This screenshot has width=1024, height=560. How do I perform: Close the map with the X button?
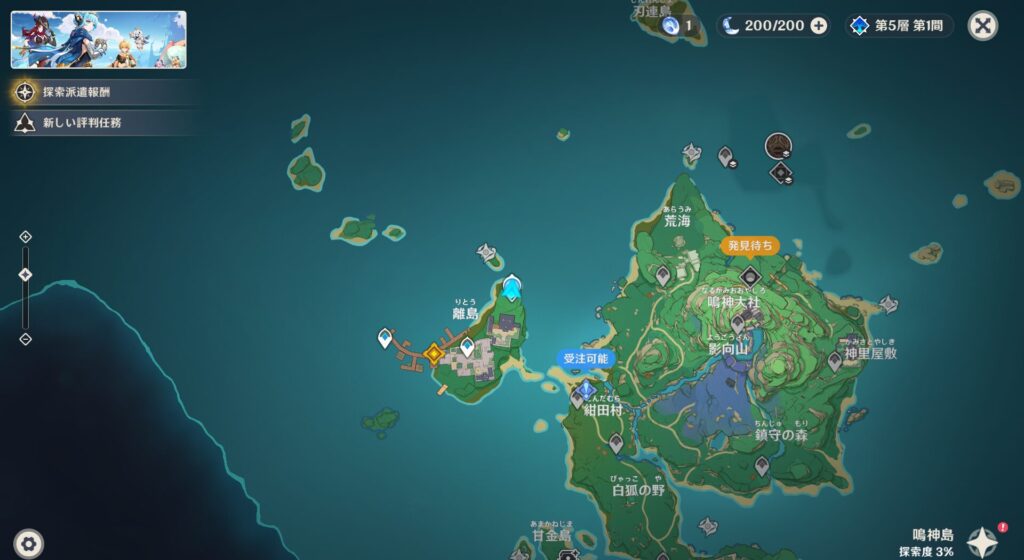pyautogui.click(x=982, y=26)
